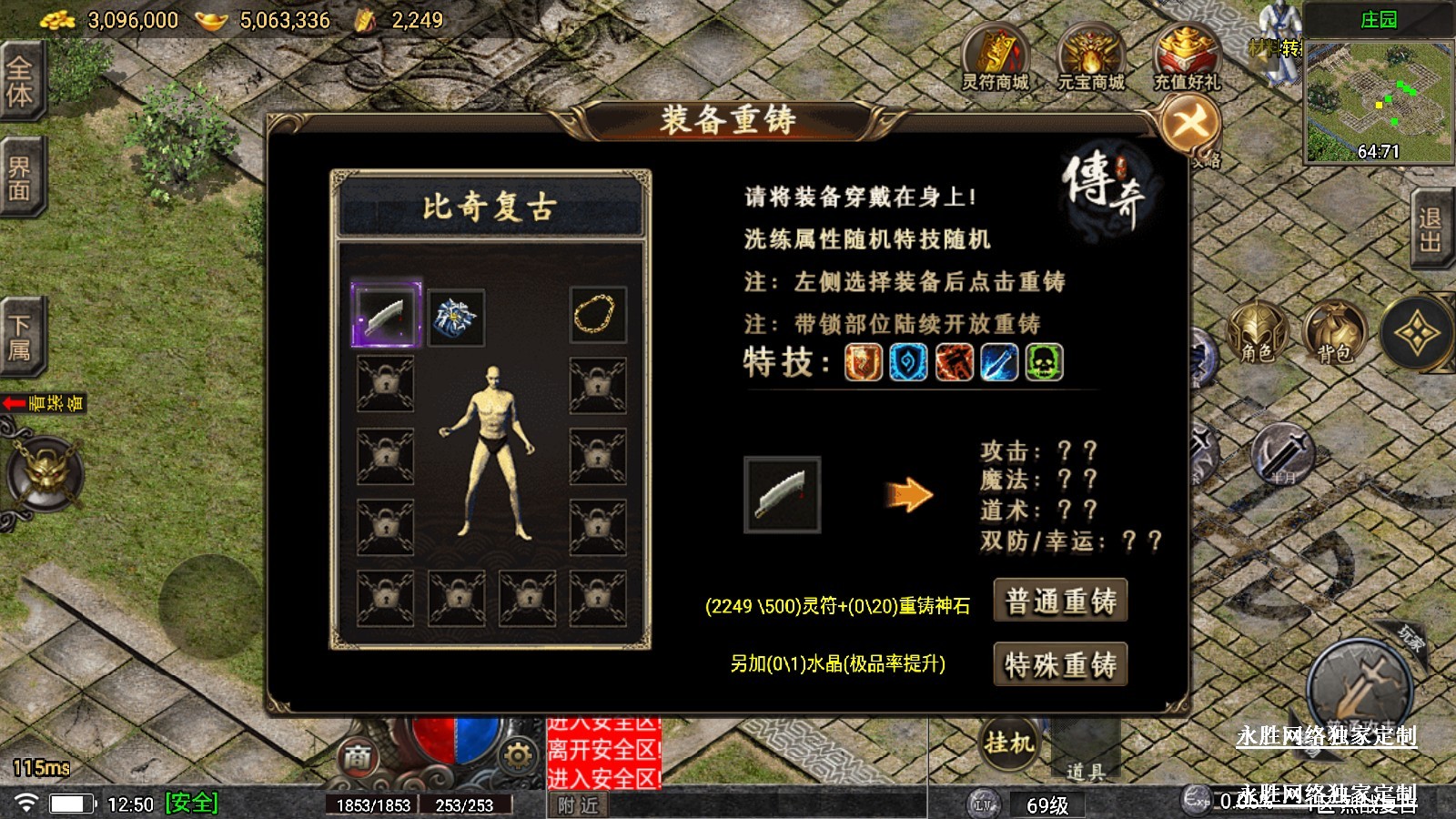Close the 装备重铸 reforging window

point(1190,123)
